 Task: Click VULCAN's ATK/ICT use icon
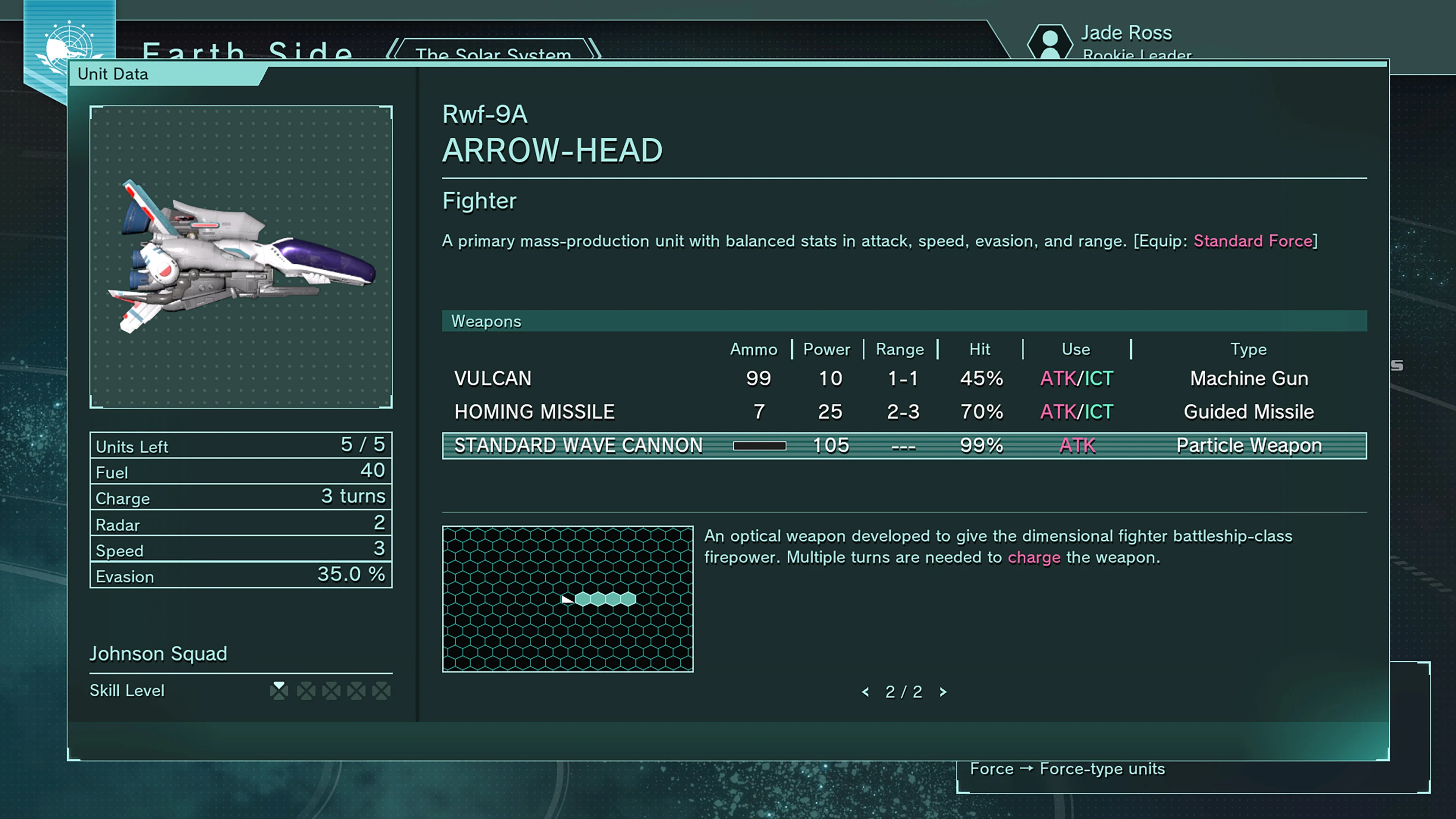[1076, 379]
